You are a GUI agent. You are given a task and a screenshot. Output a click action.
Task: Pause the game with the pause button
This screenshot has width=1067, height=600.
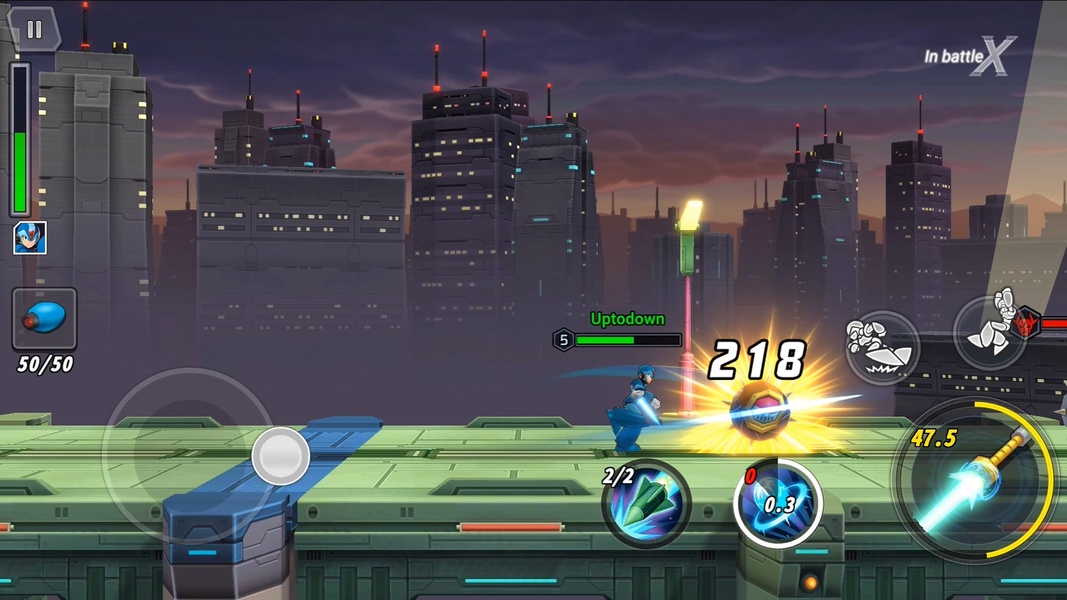pos(34,30)
